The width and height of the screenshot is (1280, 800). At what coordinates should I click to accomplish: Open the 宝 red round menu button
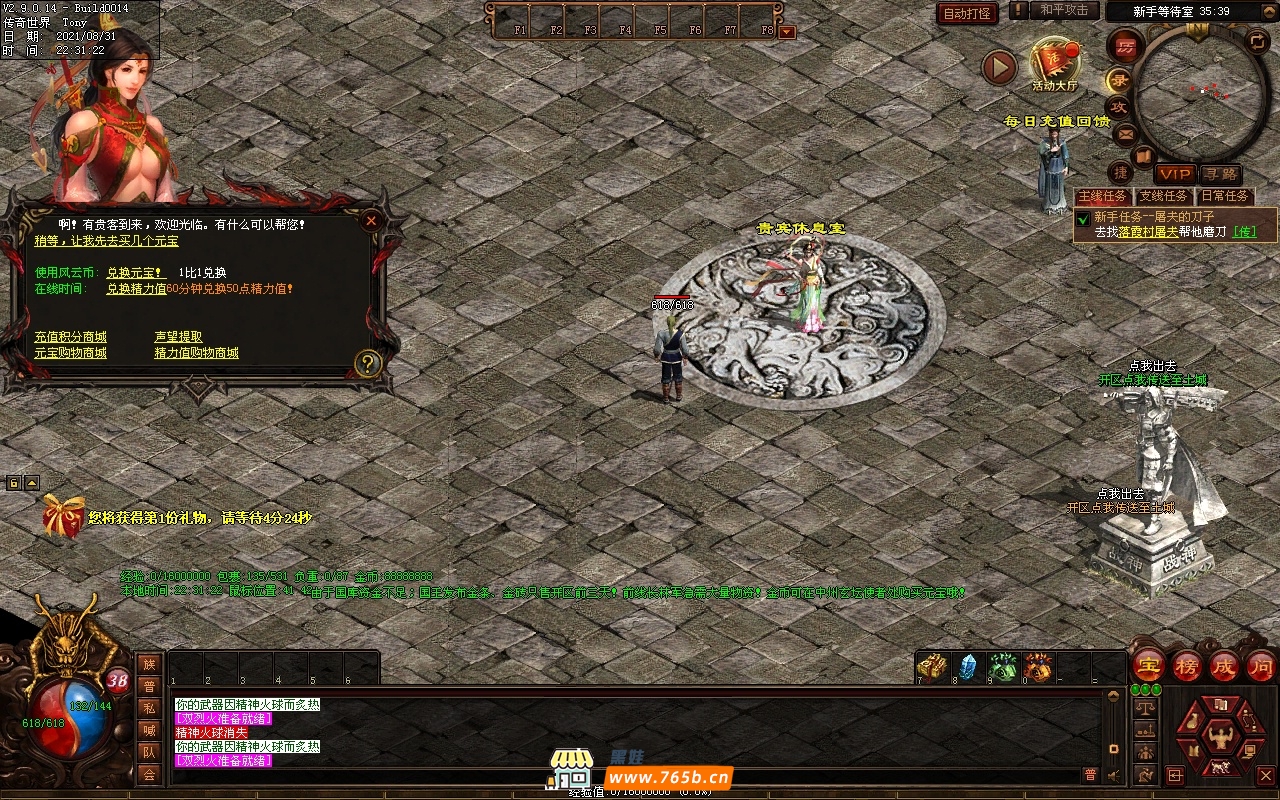[1148, 666]
